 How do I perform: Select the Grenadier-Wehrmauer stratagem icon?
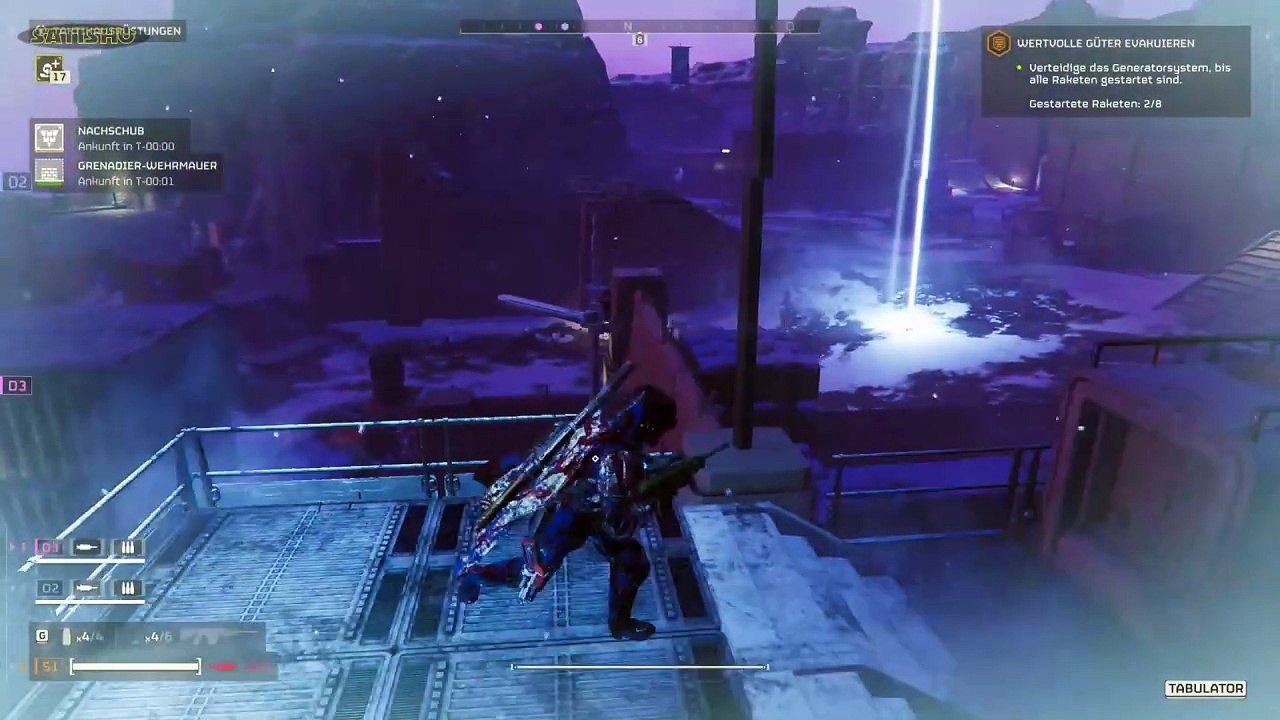pos(49,172)
